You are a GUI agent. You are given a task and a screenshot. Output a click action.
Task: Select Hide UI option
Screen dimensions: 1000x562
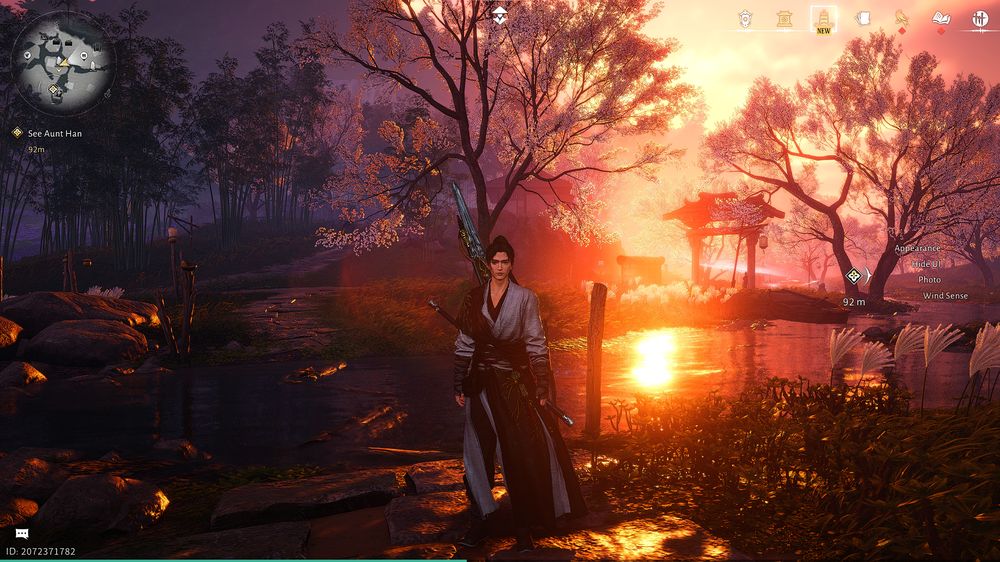pyautogui.click(x=926, y=264)
